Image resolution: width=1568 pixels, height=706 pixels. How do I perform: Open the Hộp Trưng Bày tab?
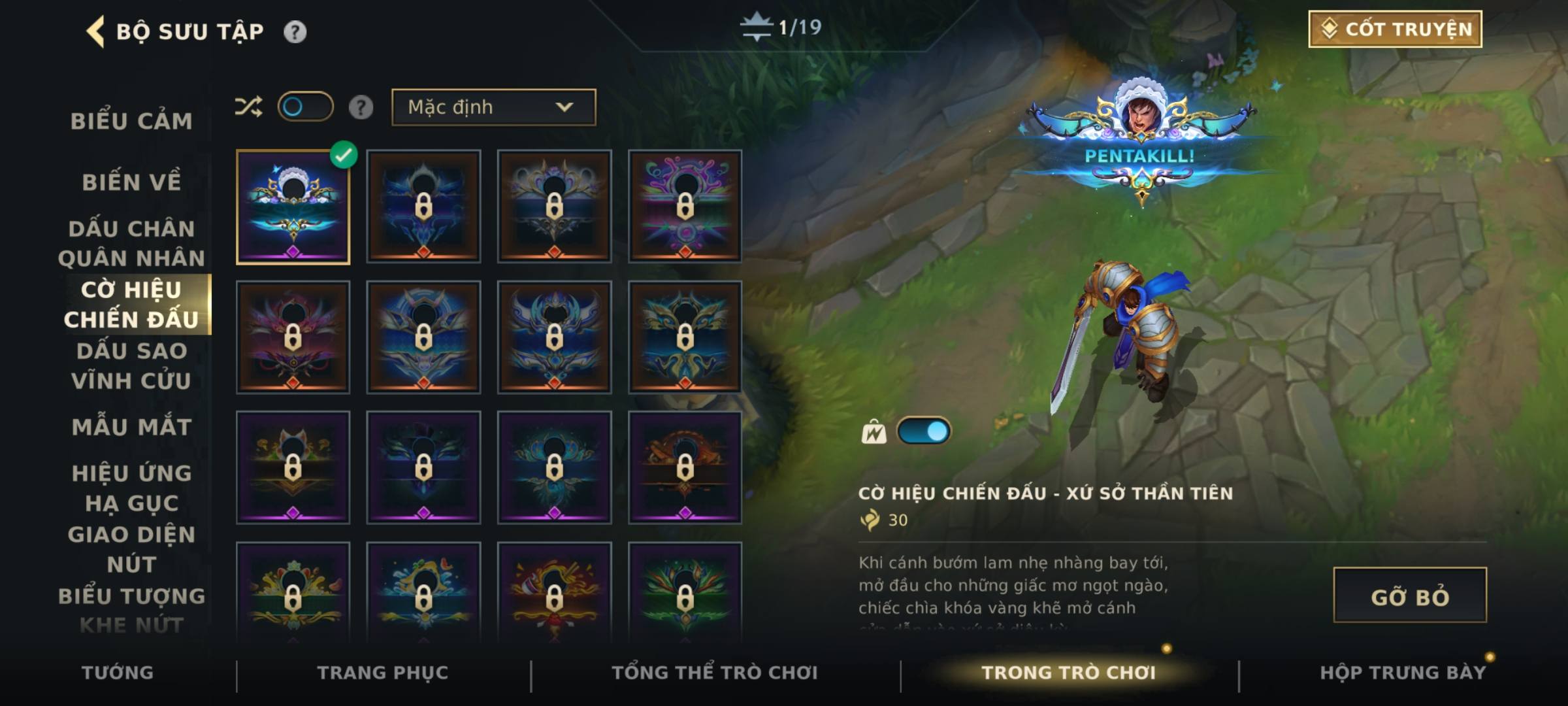pyautogui.click(x=1403, y=673)
